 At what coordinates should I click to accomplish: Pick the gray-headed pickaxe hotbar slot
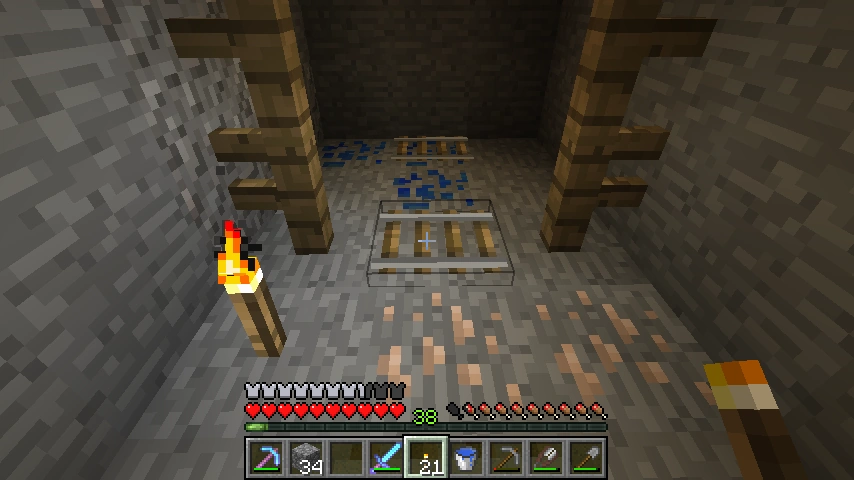pyautogui.click(x=505, y=459)
